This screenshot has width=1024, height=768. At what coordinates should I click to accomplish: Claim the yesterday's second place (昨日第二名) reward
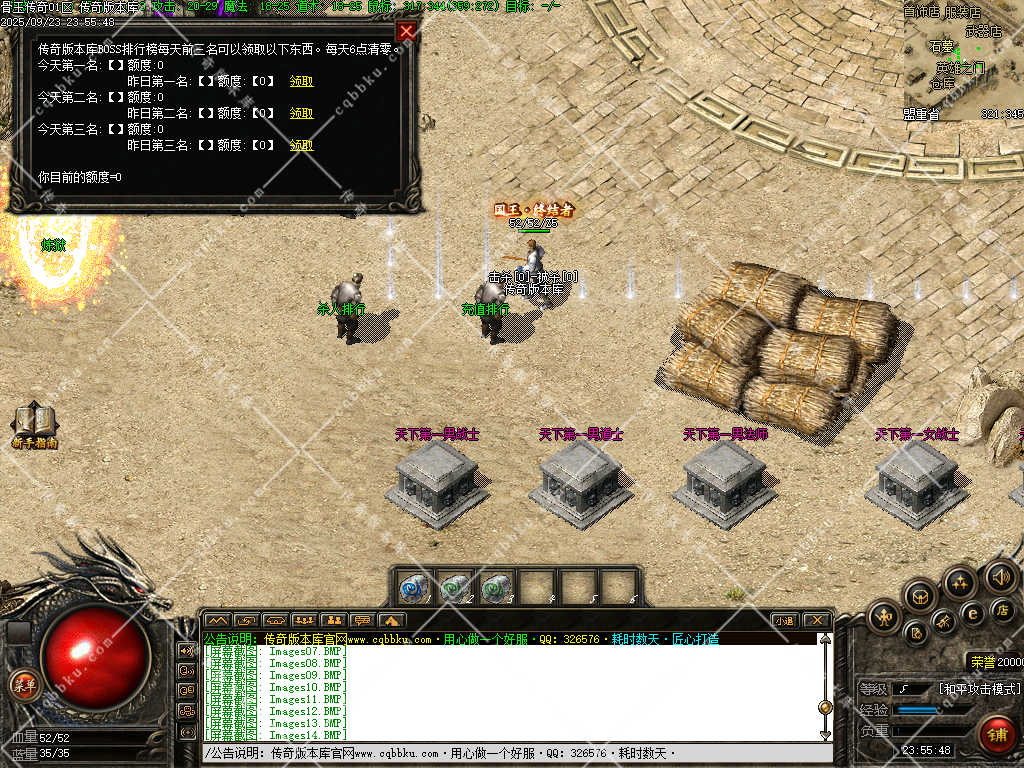(301, 113)
